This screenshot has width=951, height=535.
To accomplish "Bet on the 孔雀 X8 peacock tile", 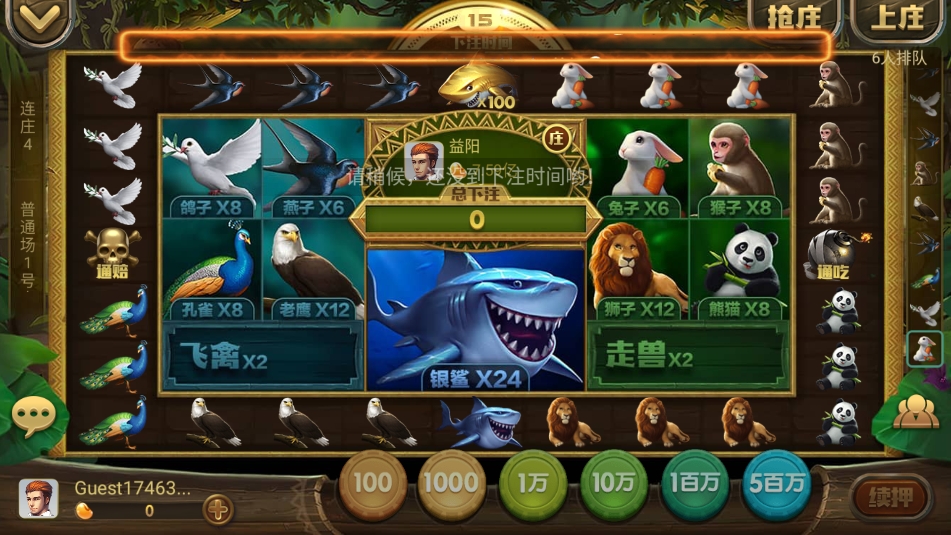I will tap(211, 269).
